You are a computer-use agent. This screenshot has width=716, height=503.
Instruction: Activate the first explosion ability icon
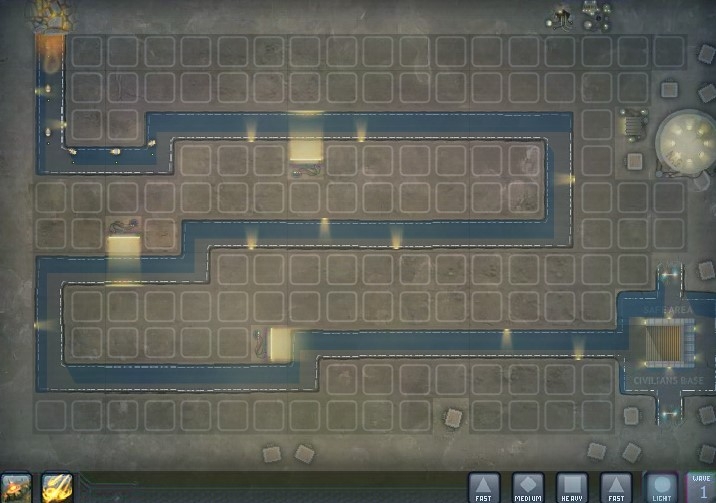click(17, 488)
